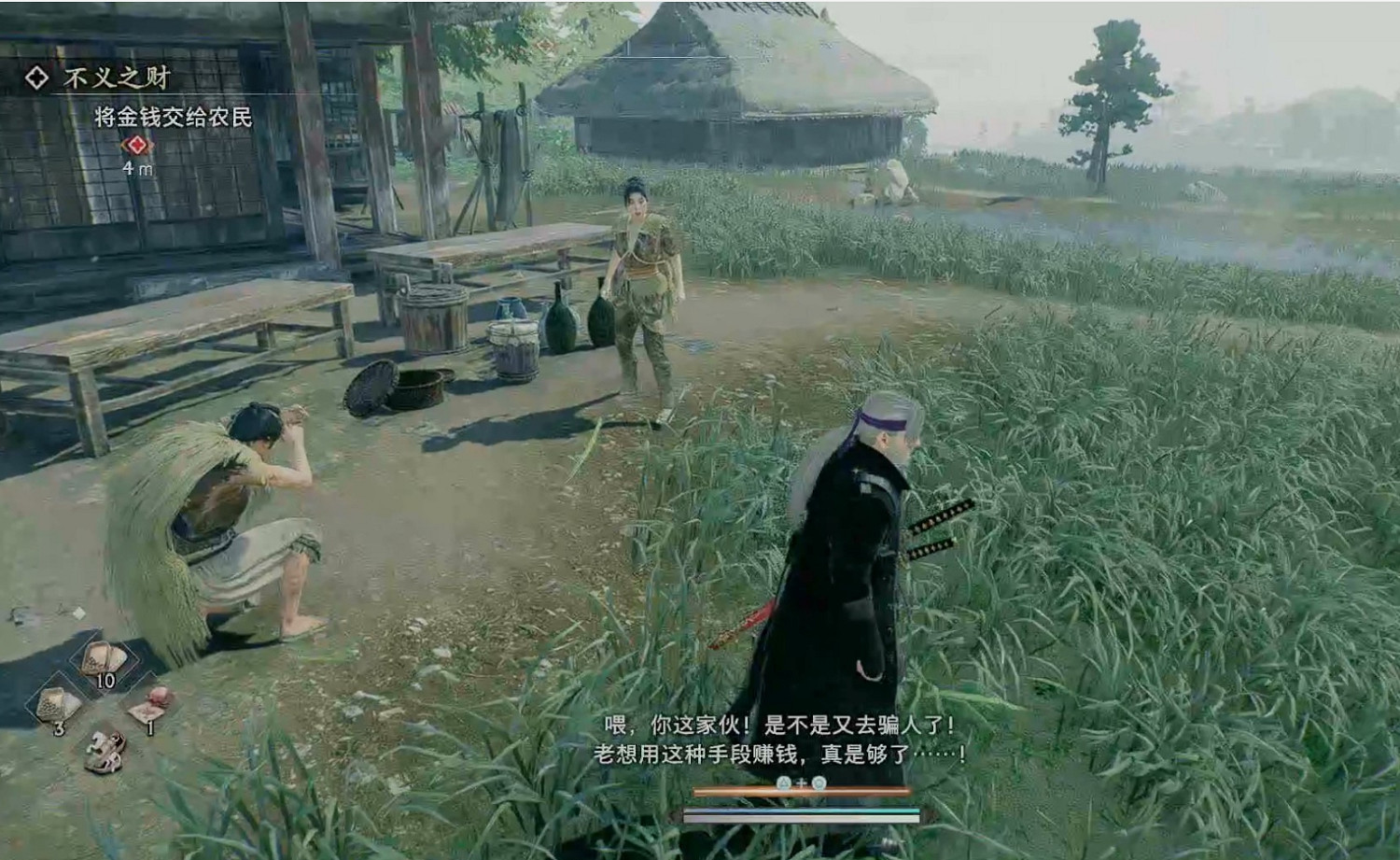This screenshot has height=860, width=1400.
Task: Click the 4 m distance indicator
Action: pyautogui.click(x=136, y=168)
